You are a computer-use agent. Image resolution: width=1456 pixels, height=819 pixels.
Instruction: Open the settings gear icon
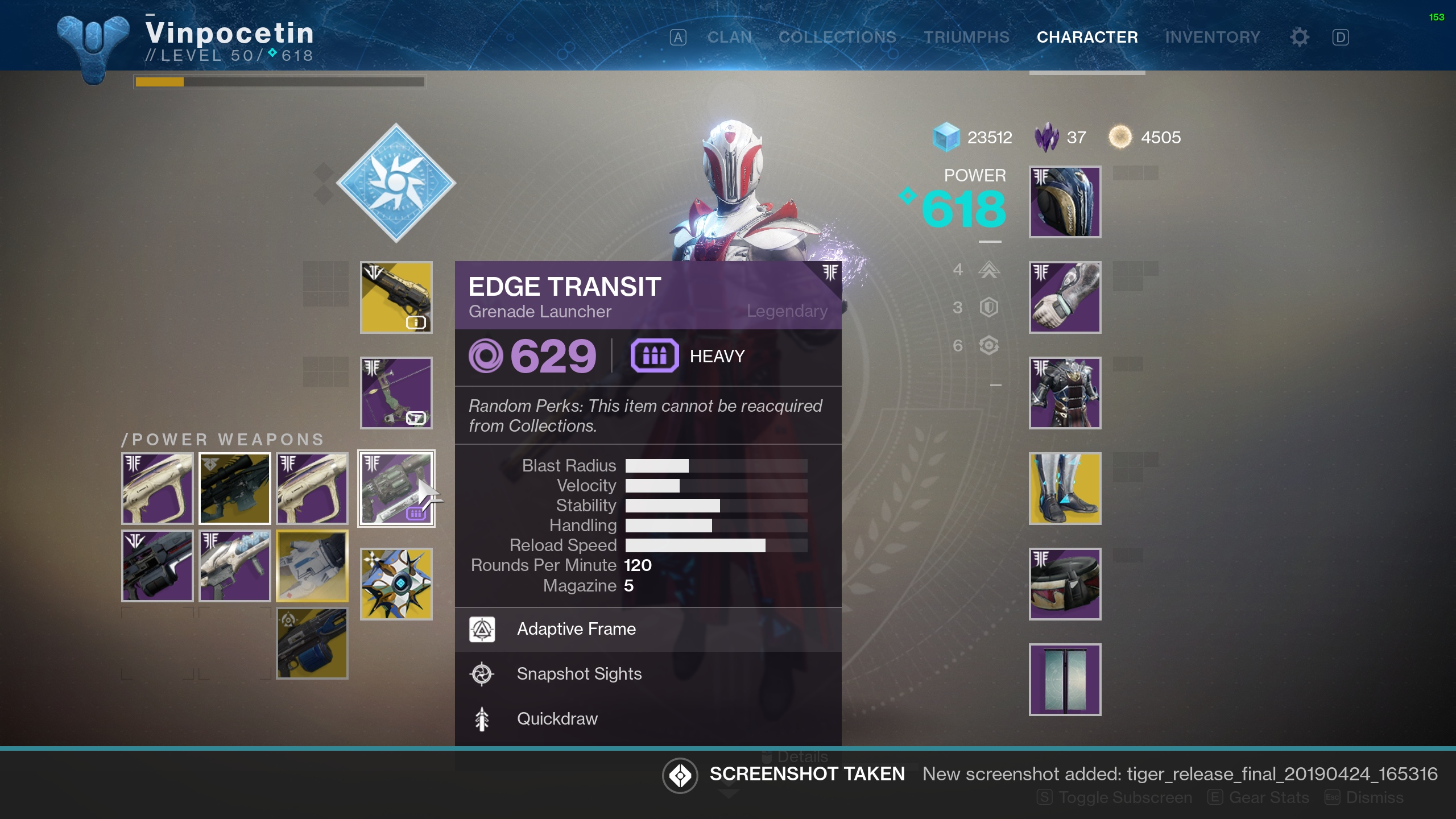pyautogui.click(x=1298, y=36)
